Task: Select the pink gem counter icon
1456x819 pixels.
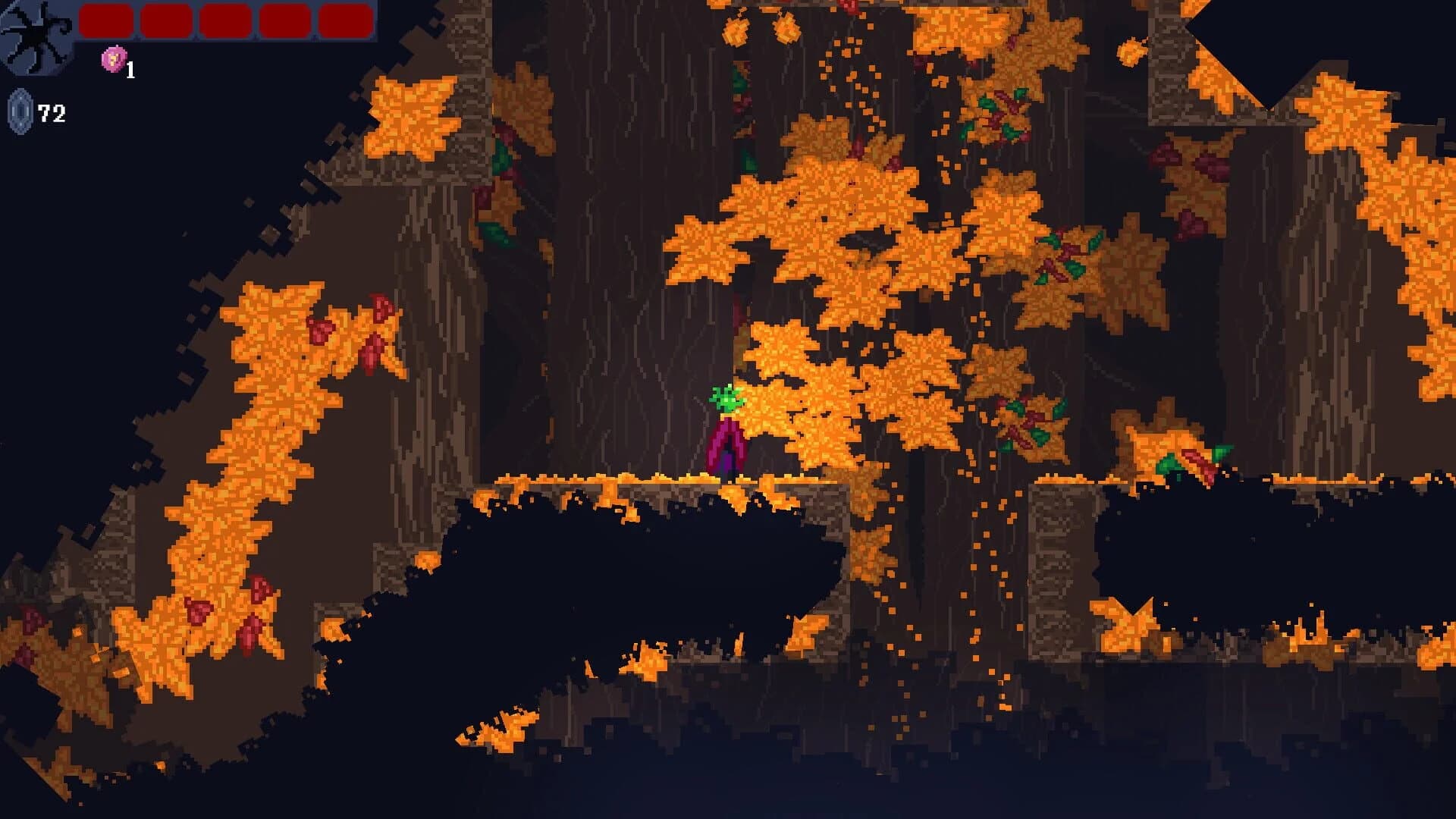Action: coord(112,59)
